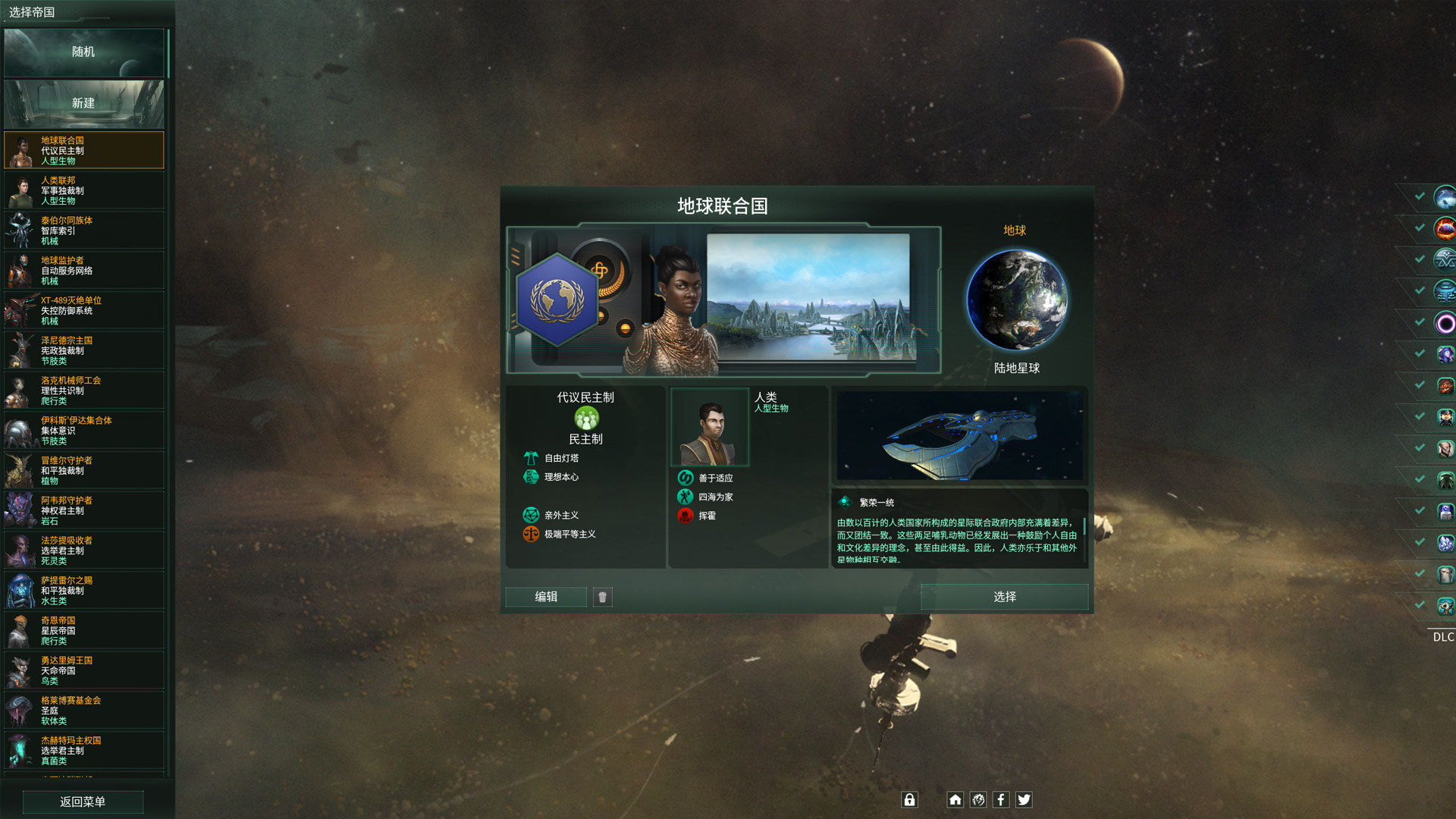Pick the 杰赫特玛主权国 empire
The width and height of the screenshot is (1456, 819).
click(x=83, y=751)
